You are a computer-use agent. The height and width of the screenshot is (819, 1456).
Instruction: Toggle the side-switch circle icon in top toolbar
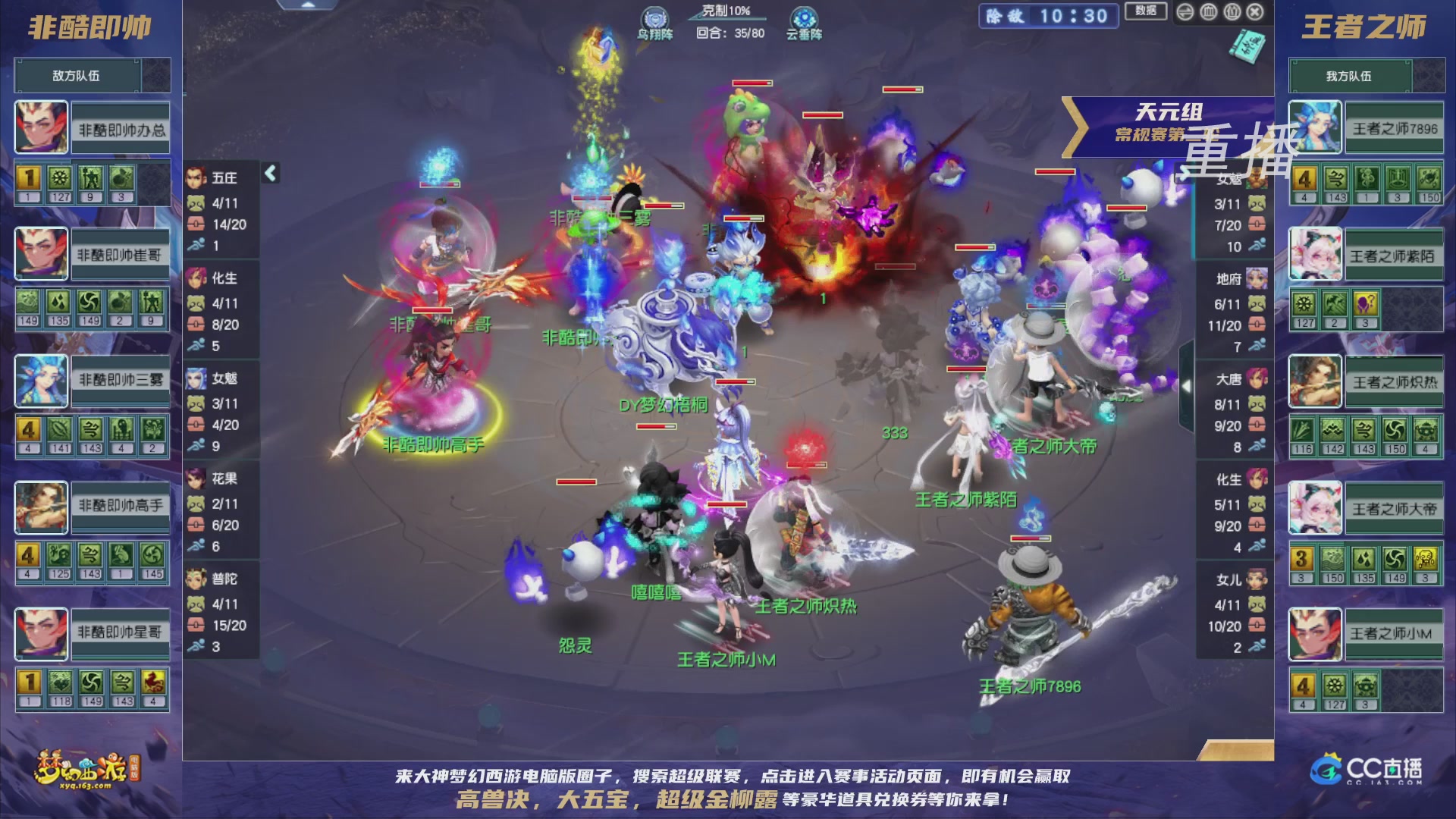pyautogui.click(x=1185, y=11)
